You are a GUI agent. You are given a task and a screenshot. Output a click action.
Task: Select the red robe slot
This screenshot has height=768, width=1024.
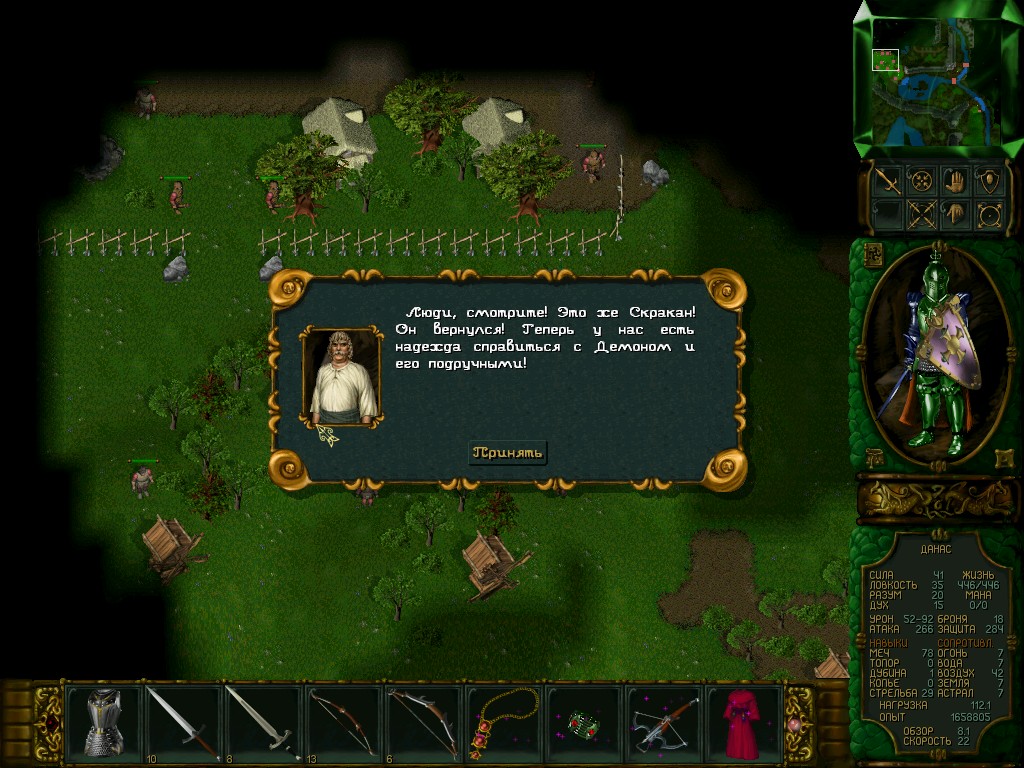(x=742, y=721)
